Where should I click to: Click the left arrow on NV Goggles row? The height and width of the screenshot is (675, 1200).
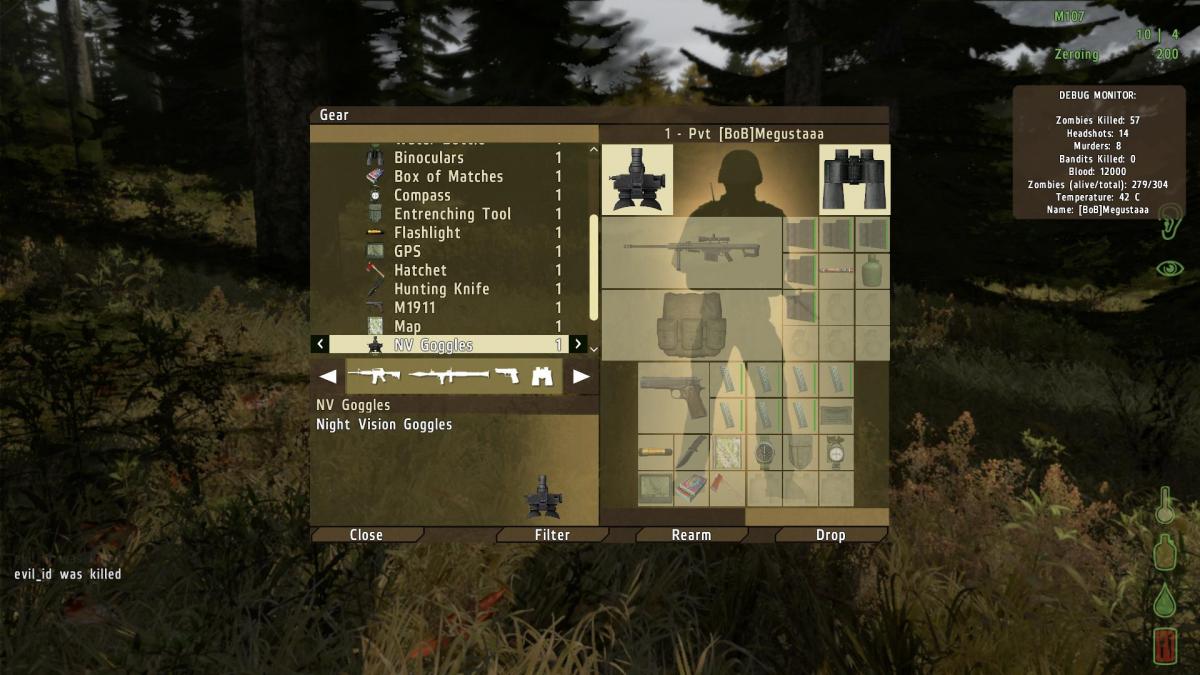tap(320, 345)
